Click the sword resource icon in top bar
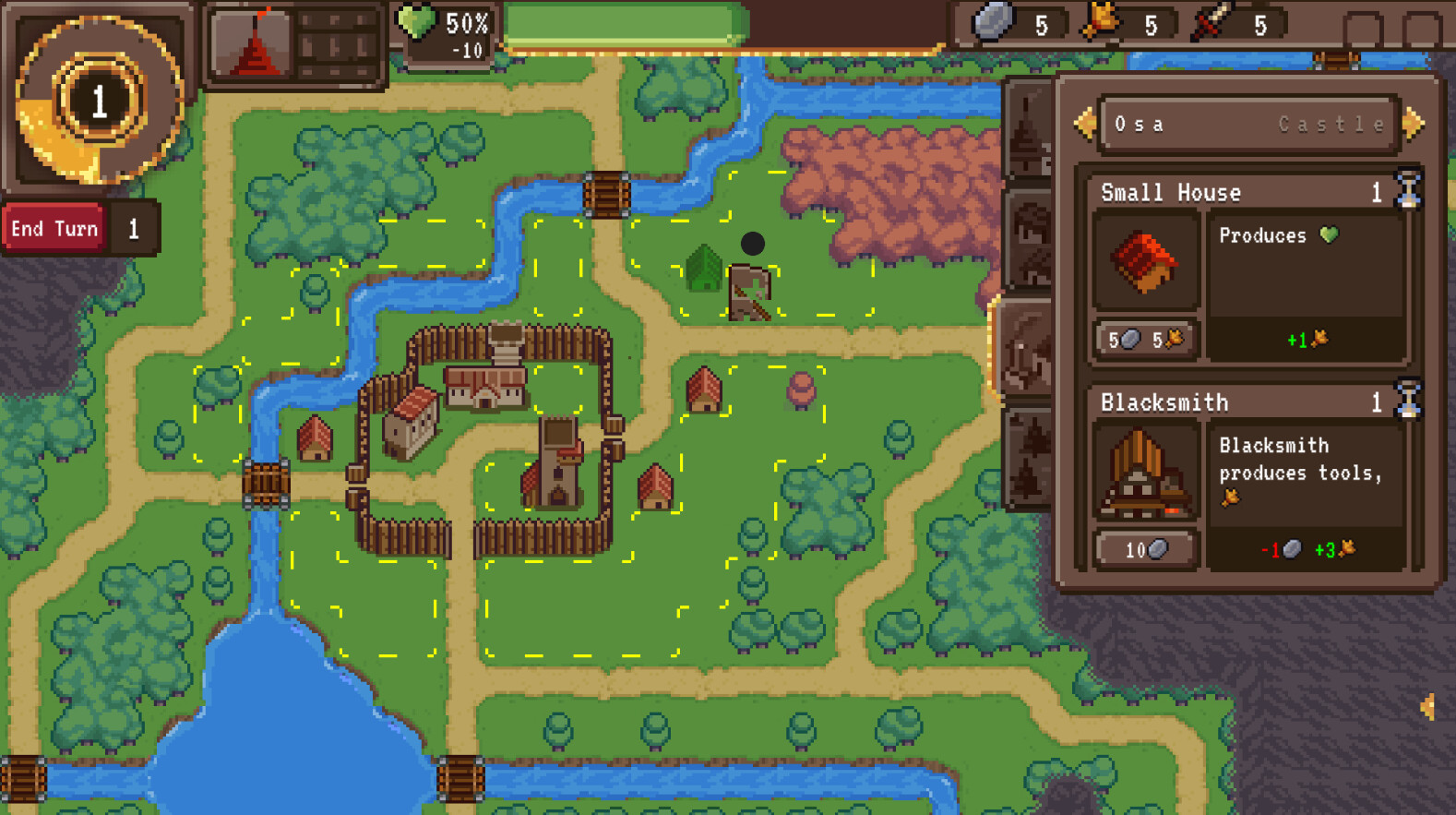 pyautogui.click(x=1210, y=22)
